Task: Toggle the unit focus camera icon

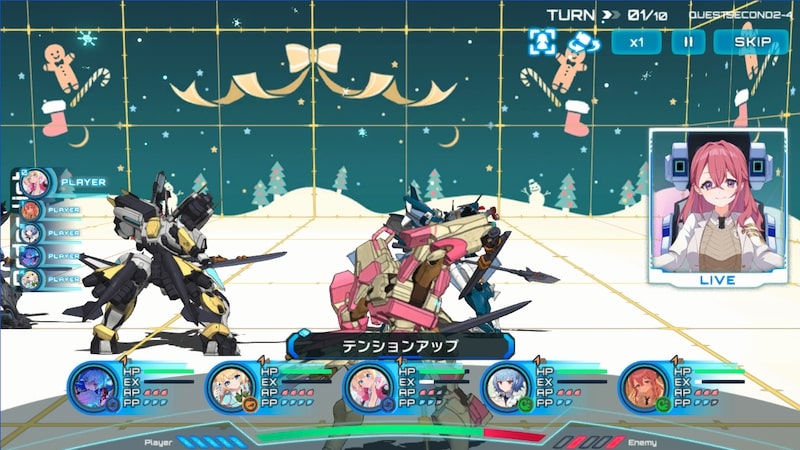Action: click(x=541, y=42)
